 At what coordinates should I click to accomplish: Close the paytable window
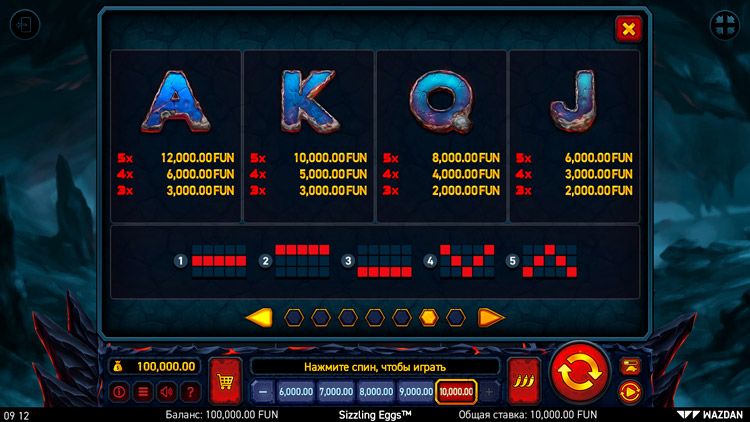click(x=628, y=29)
